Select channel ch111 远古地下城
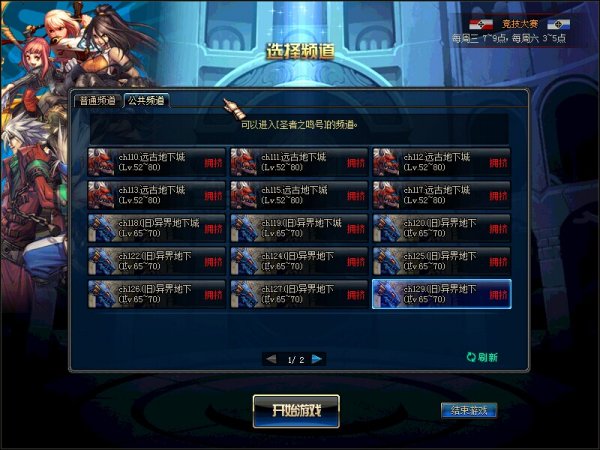The height and width of the screenshot is (450, 600). click(299, 162)
